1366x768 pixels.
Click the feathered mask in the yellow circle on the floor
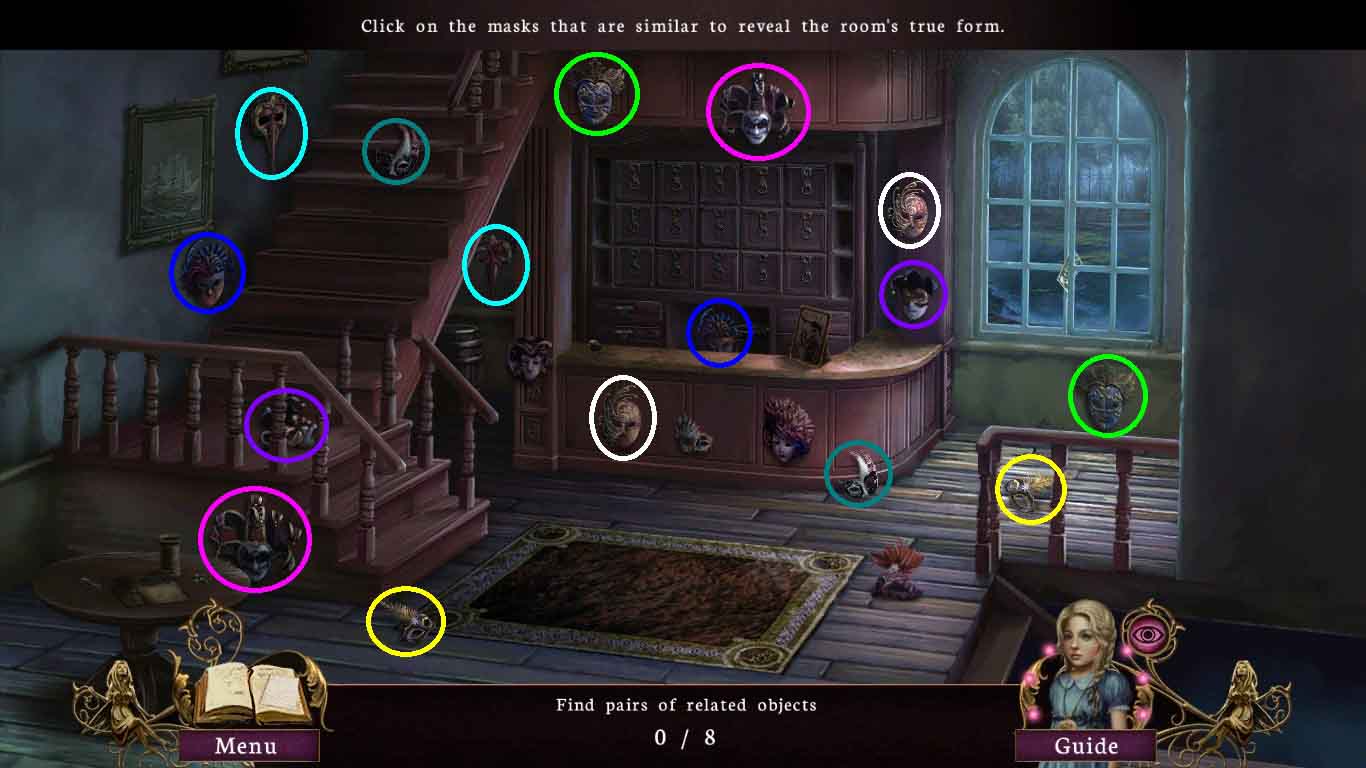pyautogui.click(x=406, y=620)
